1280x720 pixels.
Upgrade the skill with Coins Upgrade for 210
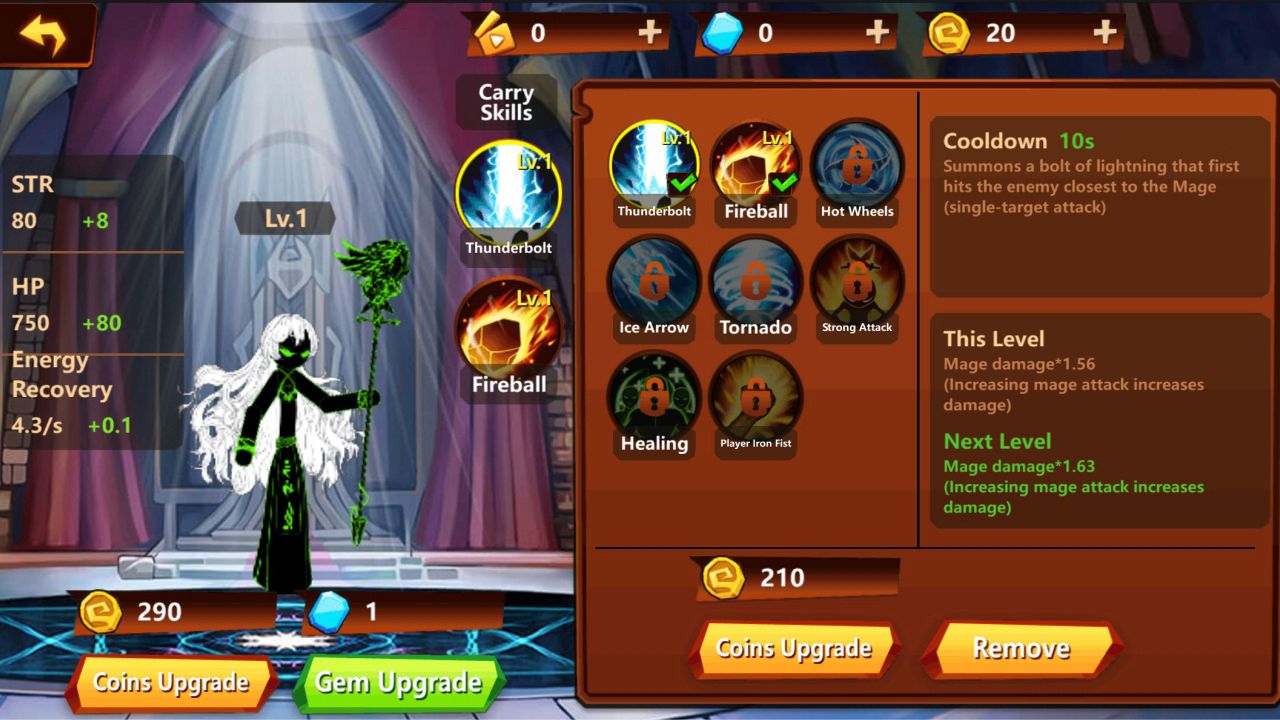[794, 649]
